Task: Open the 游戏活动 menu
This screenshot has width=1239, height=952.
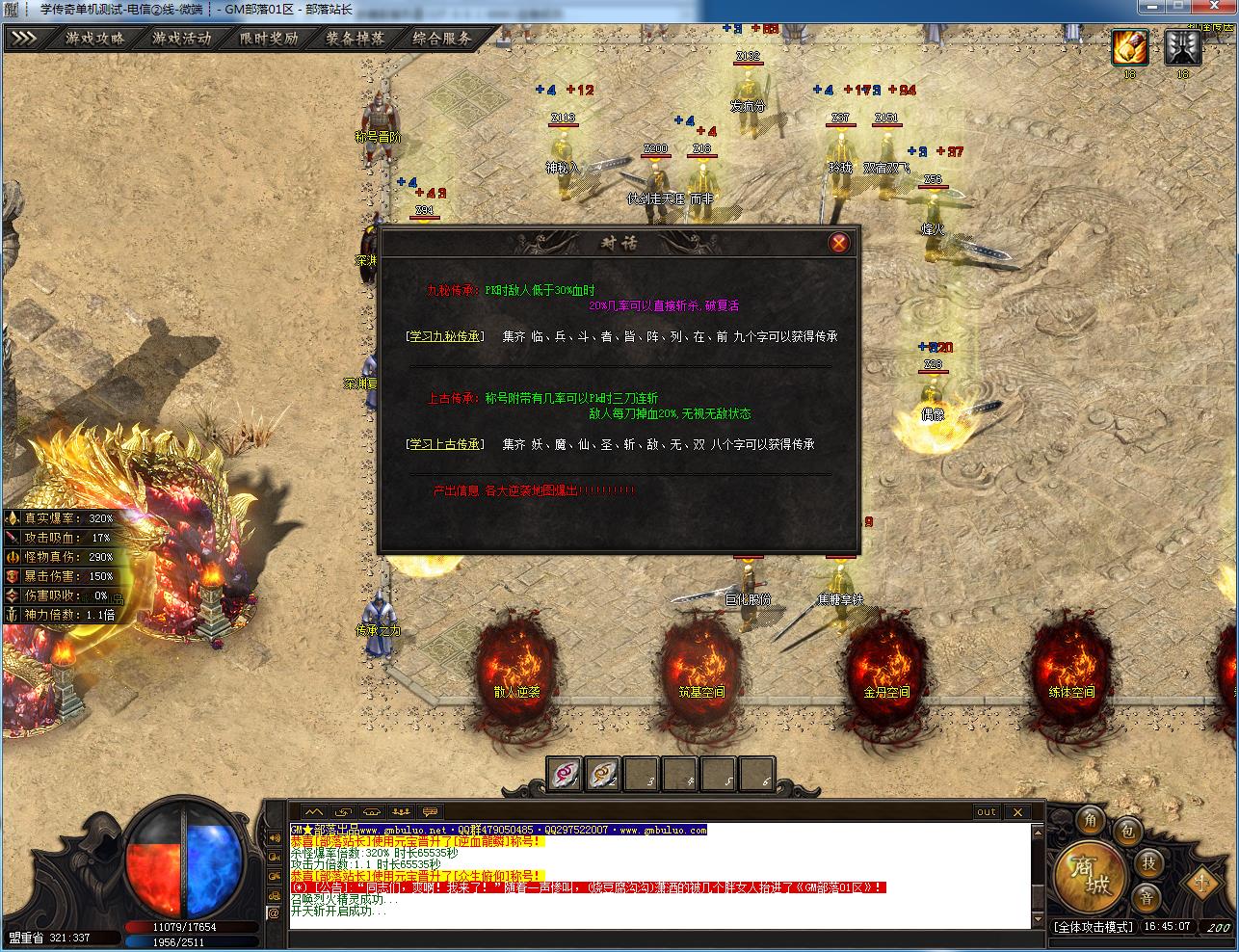Action: 181,40
